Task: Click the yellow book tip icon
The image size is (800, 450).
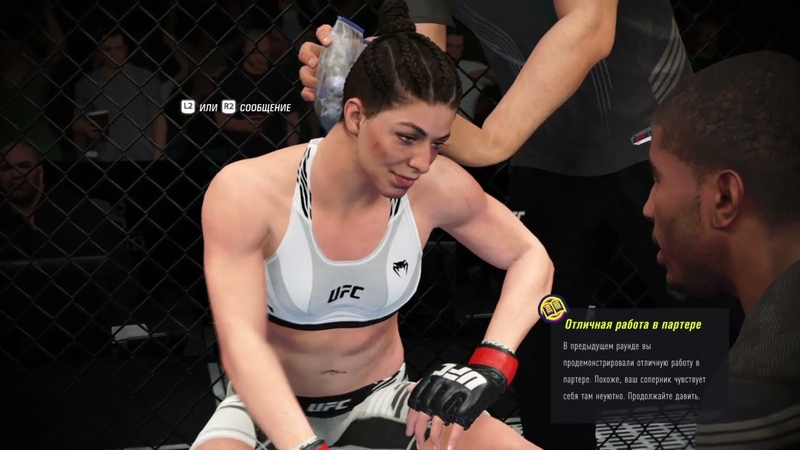Action: click(x=551, y=307)
